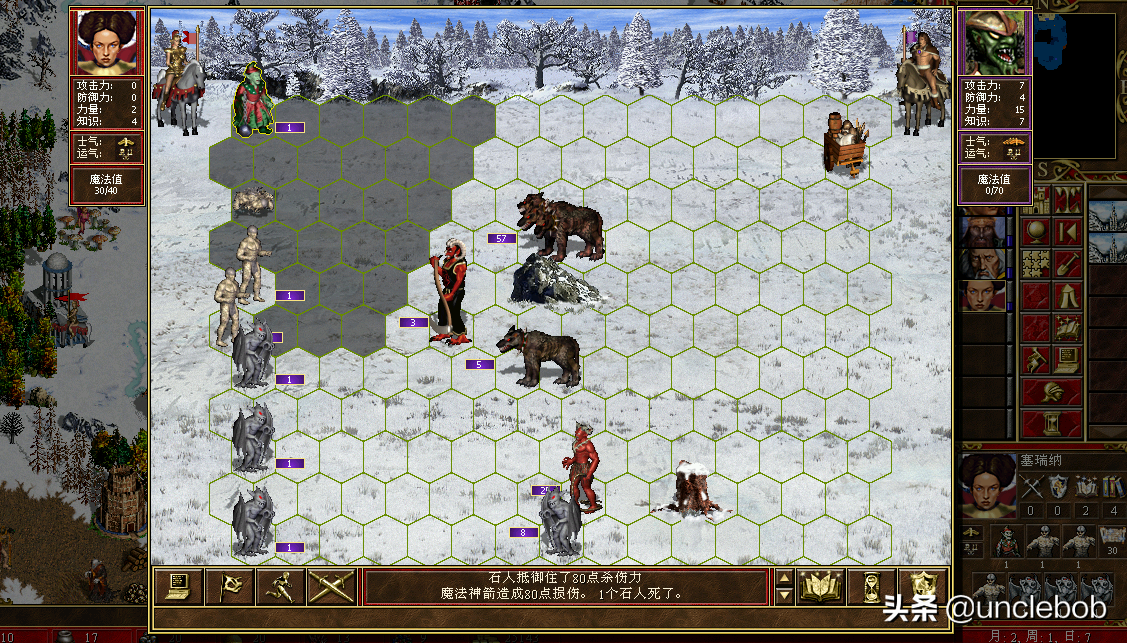Open the combat options menu
Viewport: 1127px width, 643px height.
click(178, 587)
